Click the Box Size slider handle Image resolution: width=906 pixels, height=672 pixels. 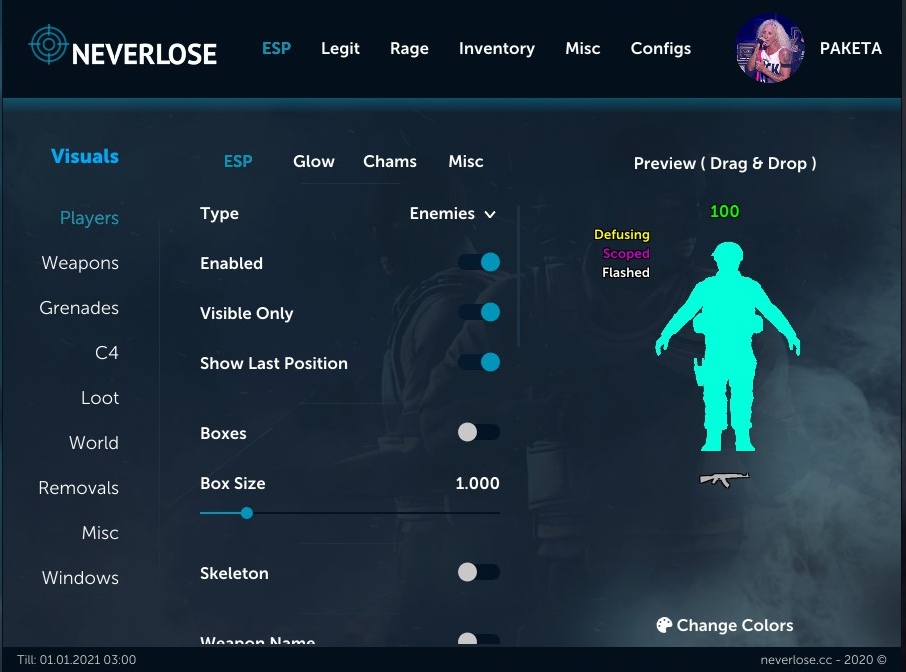pos(246,513)
